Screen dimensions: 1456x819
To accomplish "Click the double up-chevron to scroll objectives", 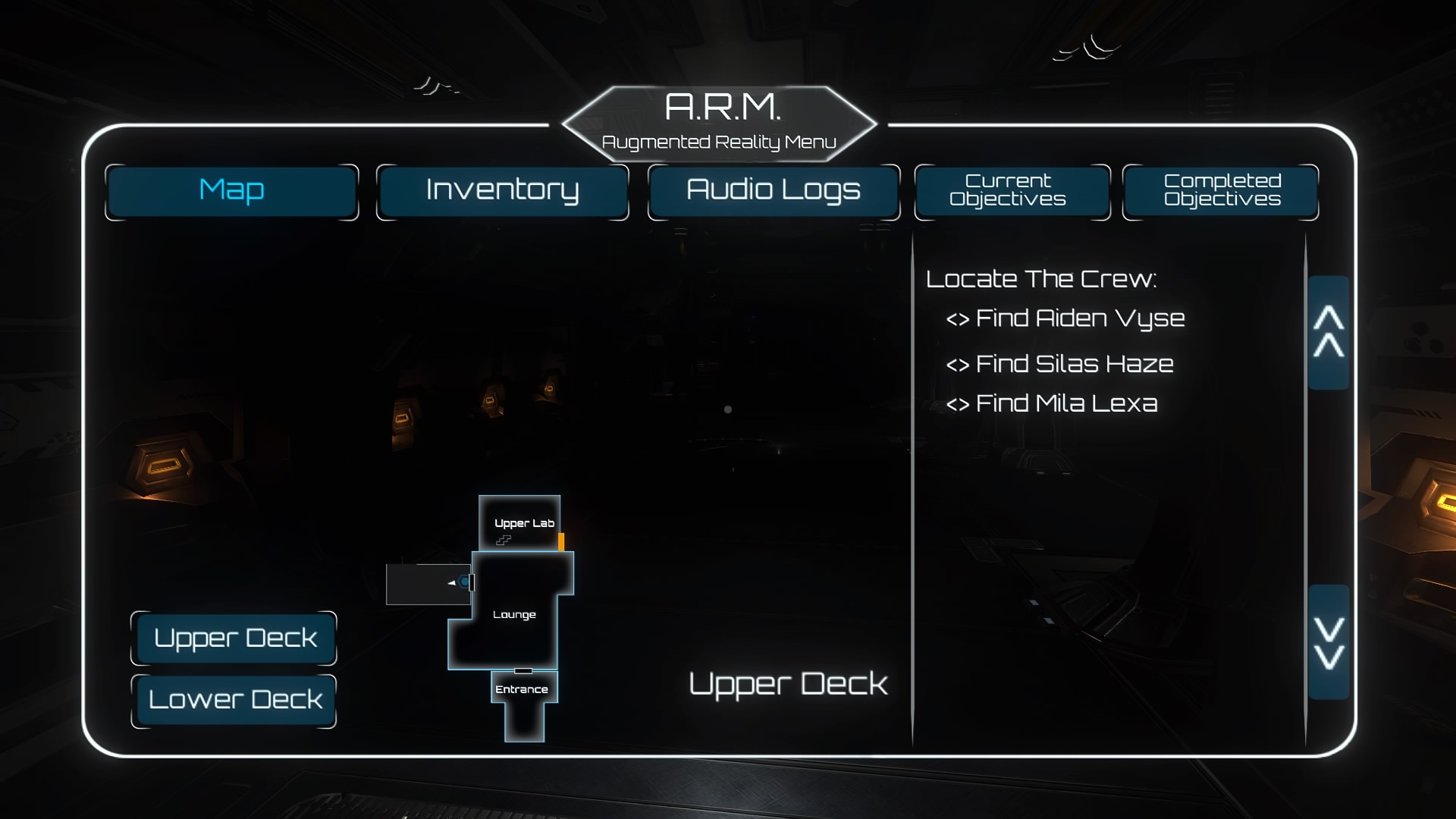I will tap(1329, 332).
